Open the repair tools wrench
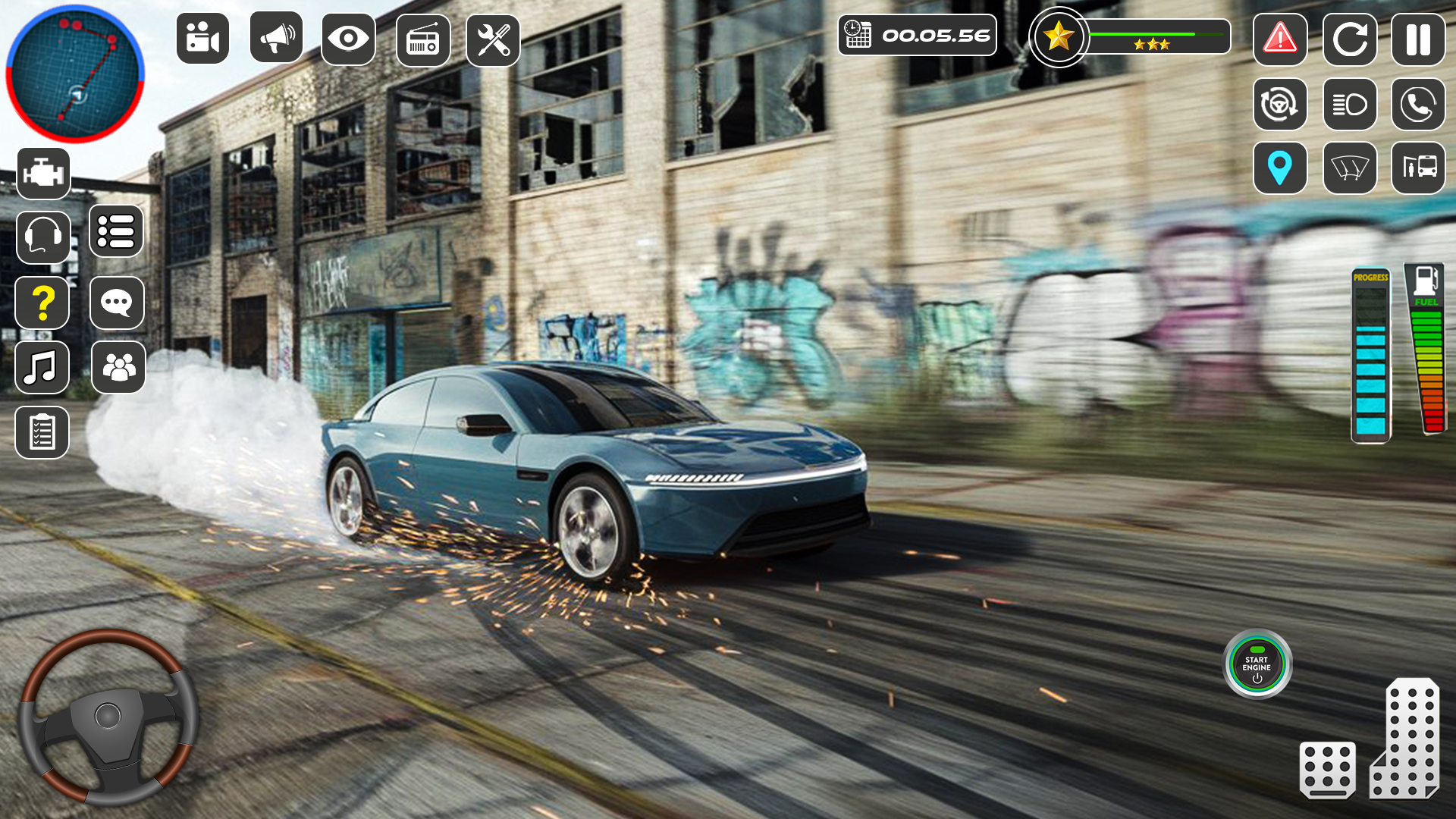 494,39
